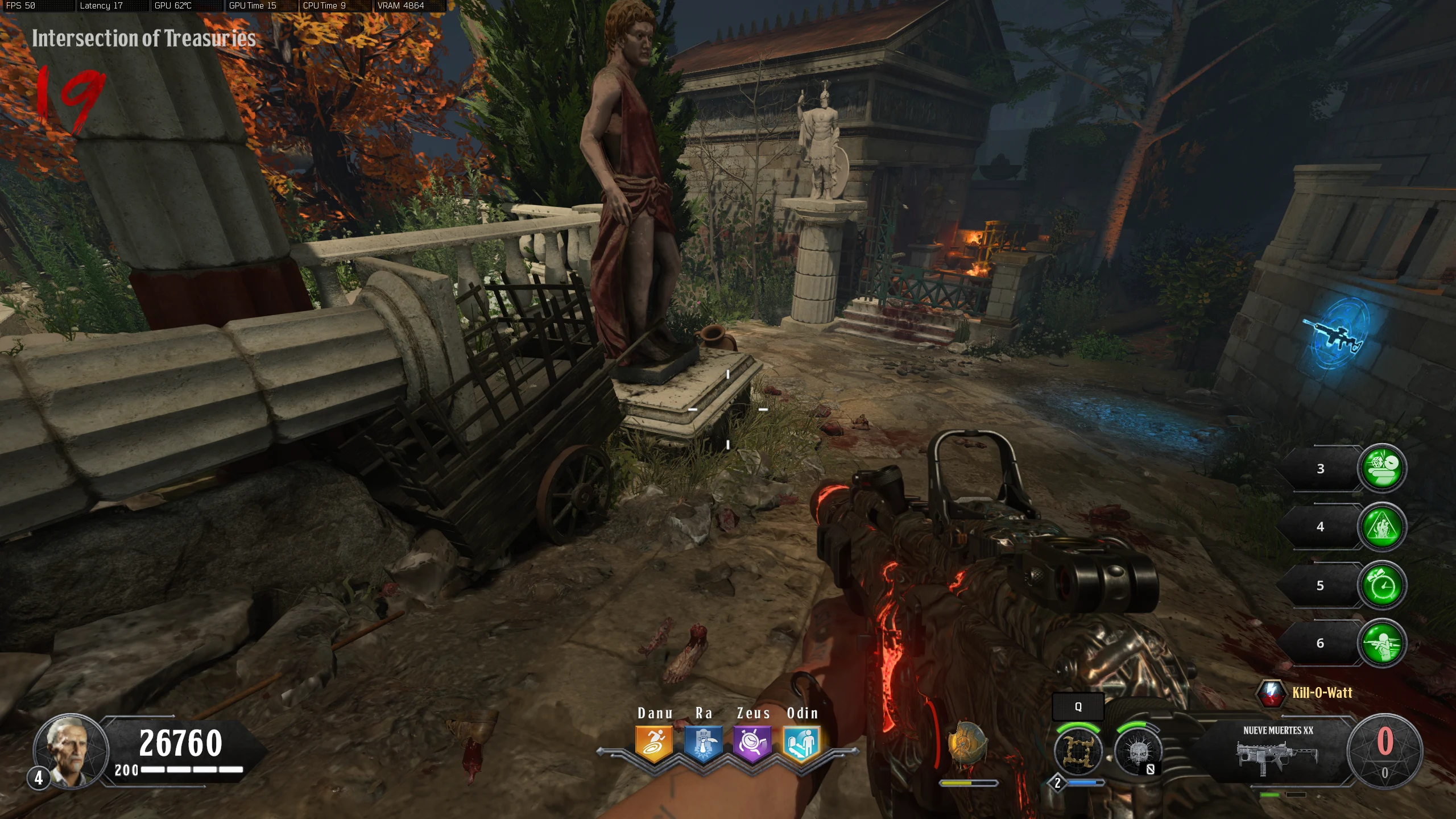Activate the zombie-hand warning elixir
This screenshot has height=819, width=1456.
[1381, 527]
